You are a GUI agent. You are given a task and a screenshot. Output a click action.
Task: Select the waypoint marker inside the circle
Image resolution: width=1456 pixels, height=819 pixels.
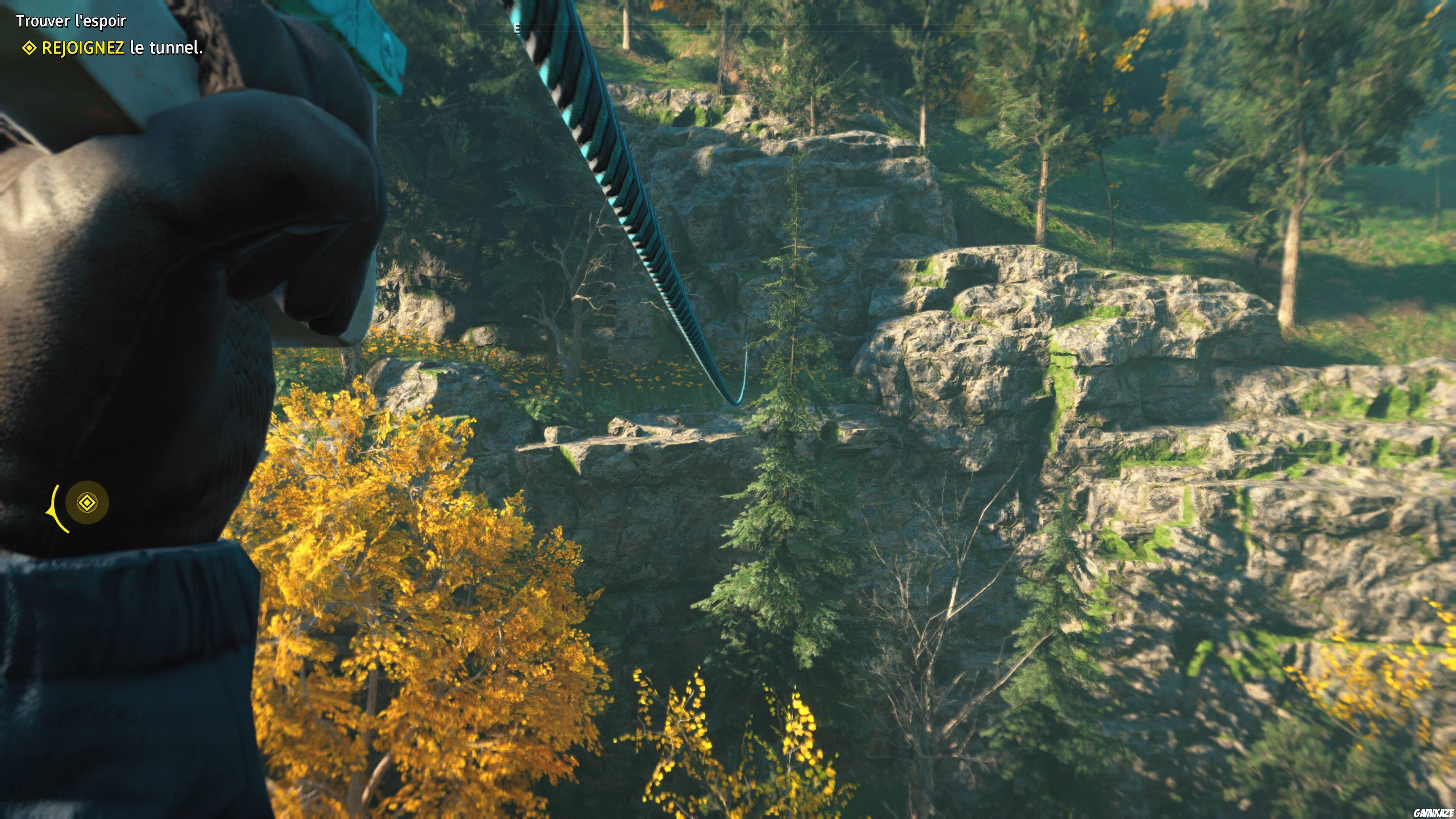[88, 503]
